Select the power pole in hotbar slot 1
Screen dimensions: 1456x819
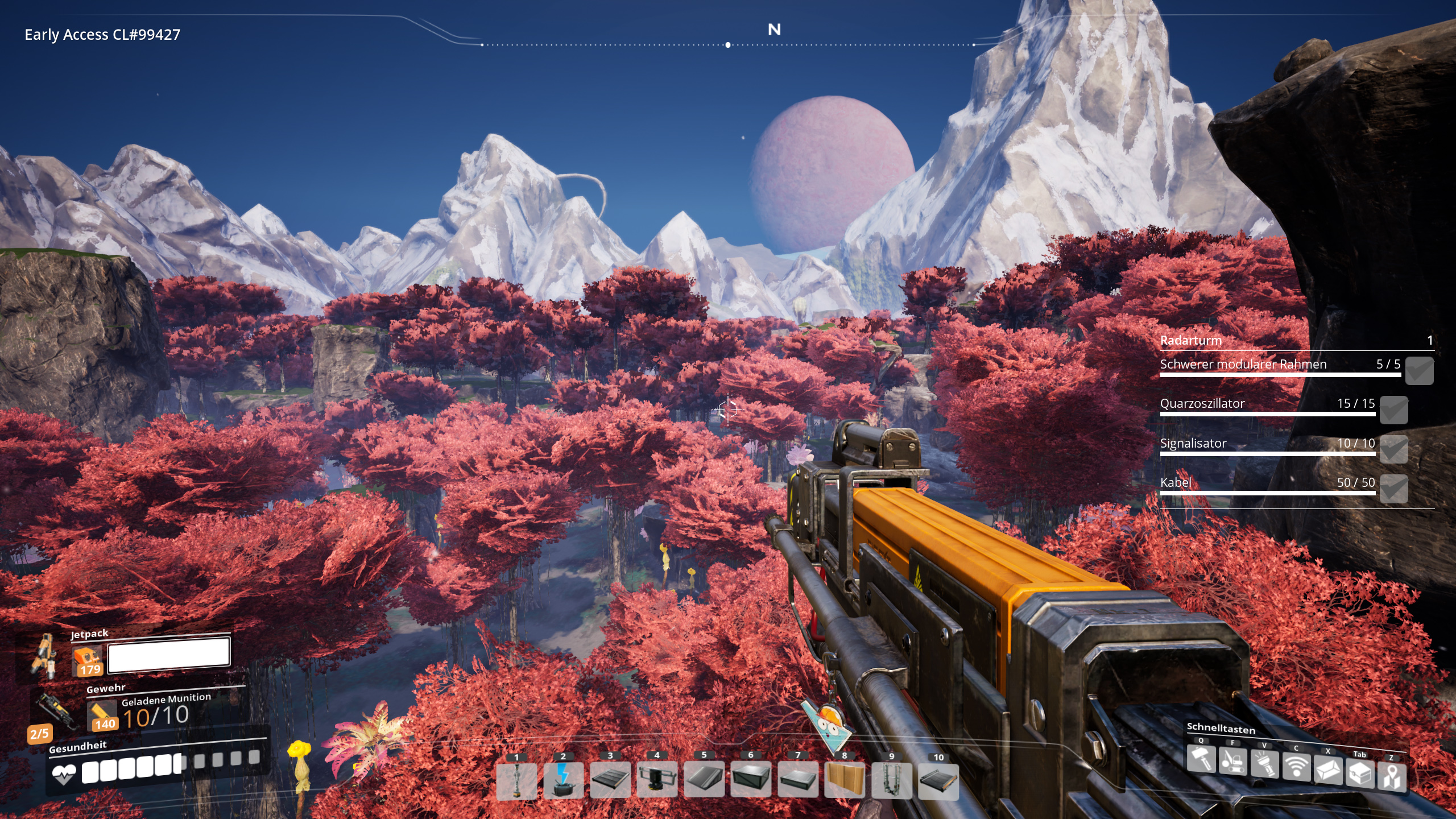coord(516,781)
